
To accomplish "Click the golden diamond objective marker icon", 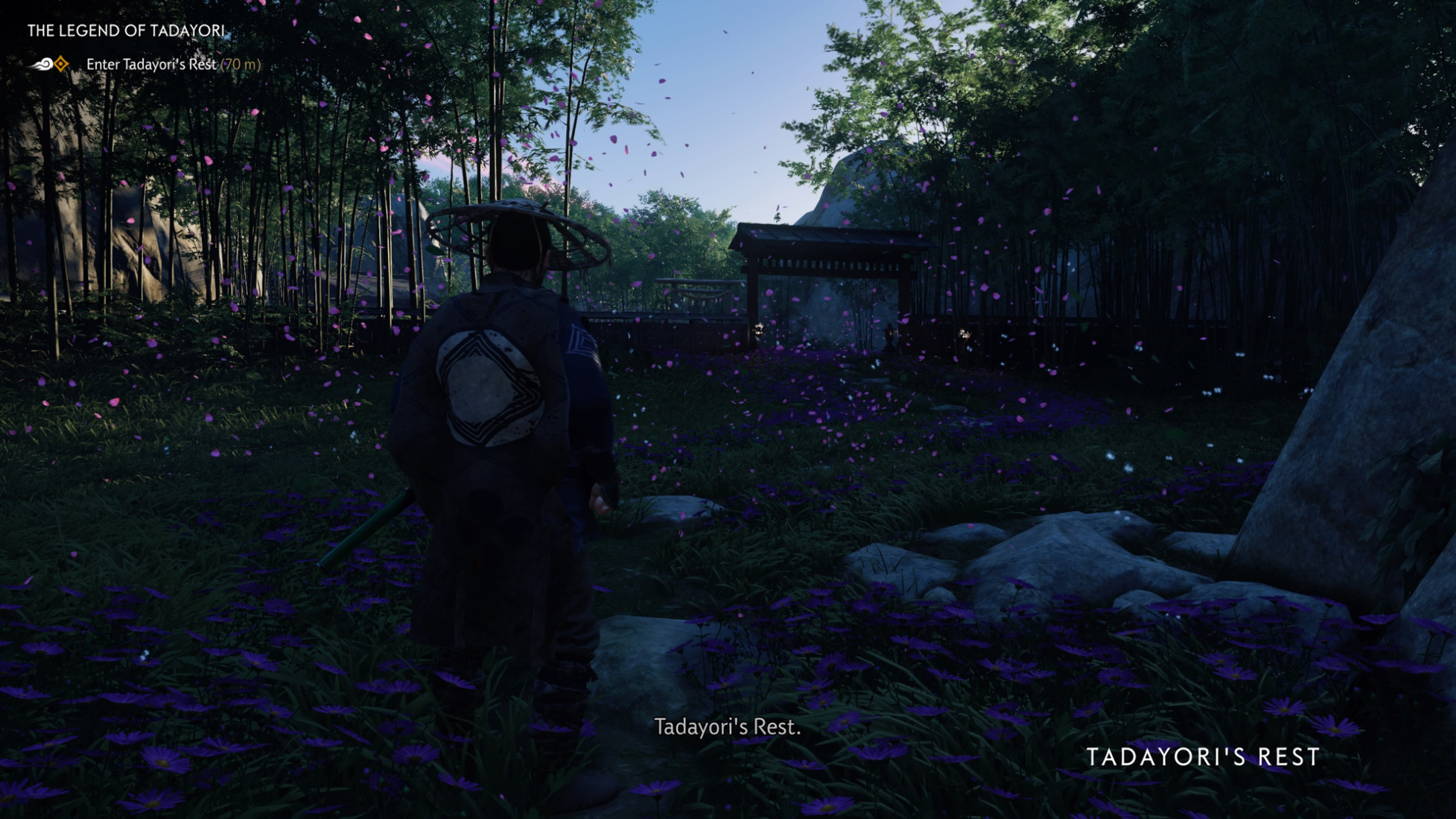I will click(61, 65).
